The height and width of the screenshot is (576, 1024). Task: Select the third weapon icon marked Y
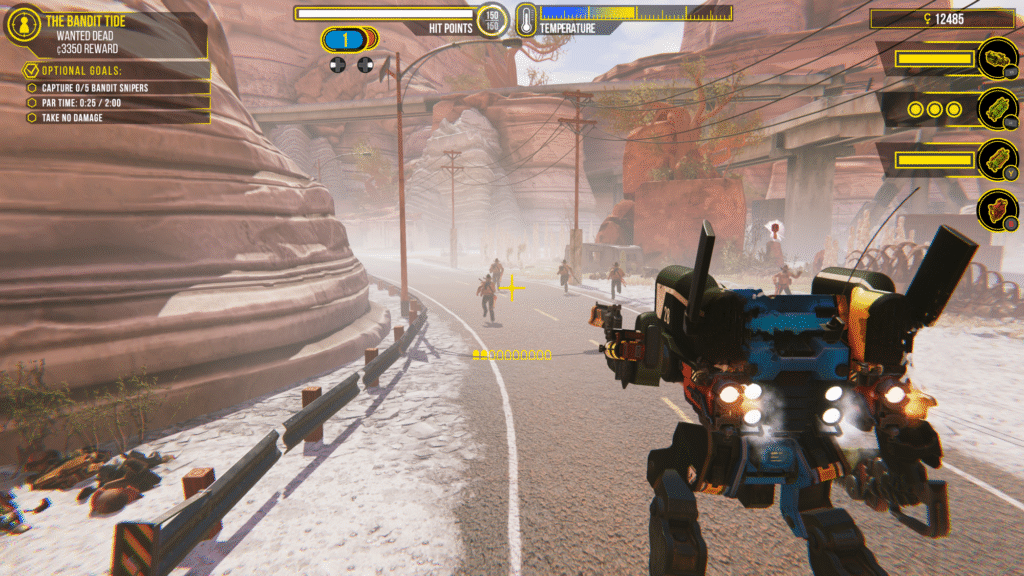tap(997, 159)
